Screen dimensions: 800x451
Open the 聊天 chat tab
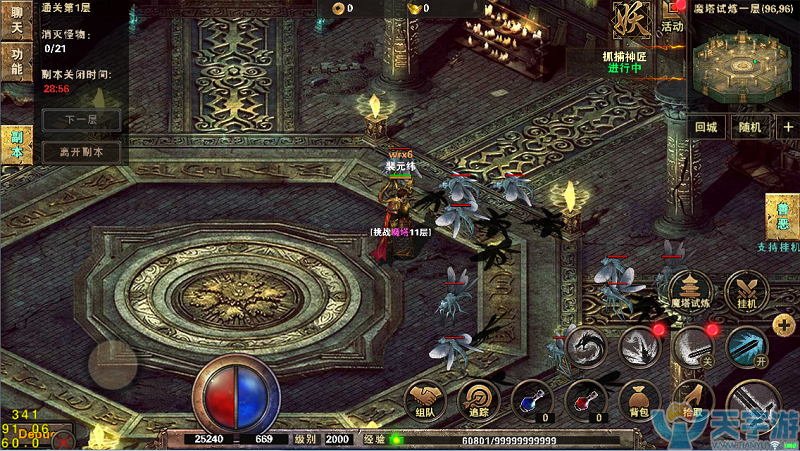click(x=15, y=21)
